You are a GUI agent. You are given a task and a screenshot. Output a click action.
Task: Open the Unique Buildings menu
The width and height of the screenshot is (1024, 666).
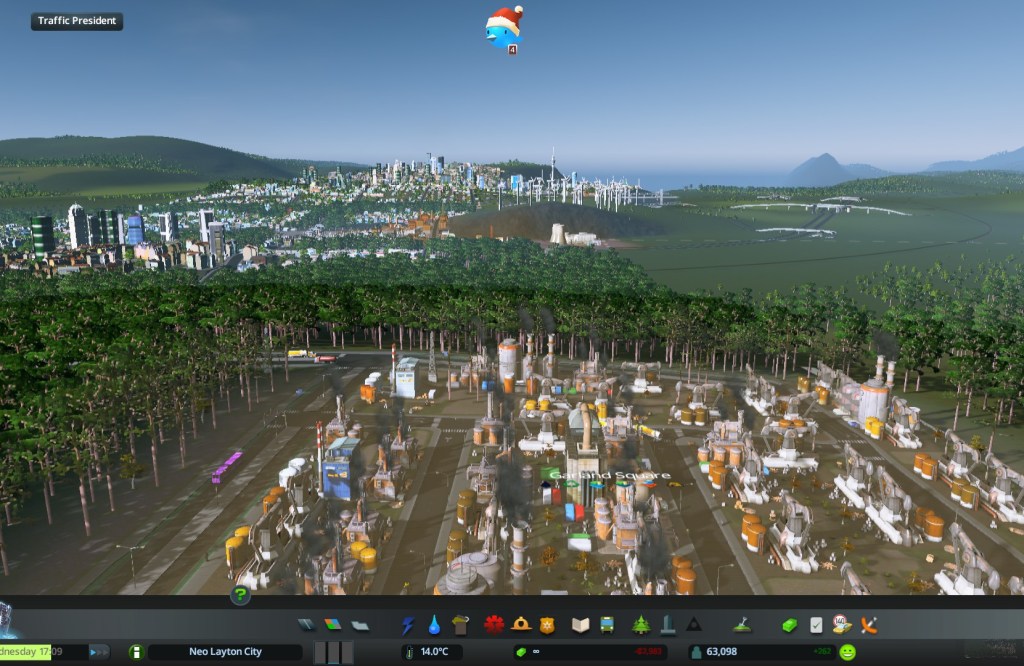coord(667,625)
